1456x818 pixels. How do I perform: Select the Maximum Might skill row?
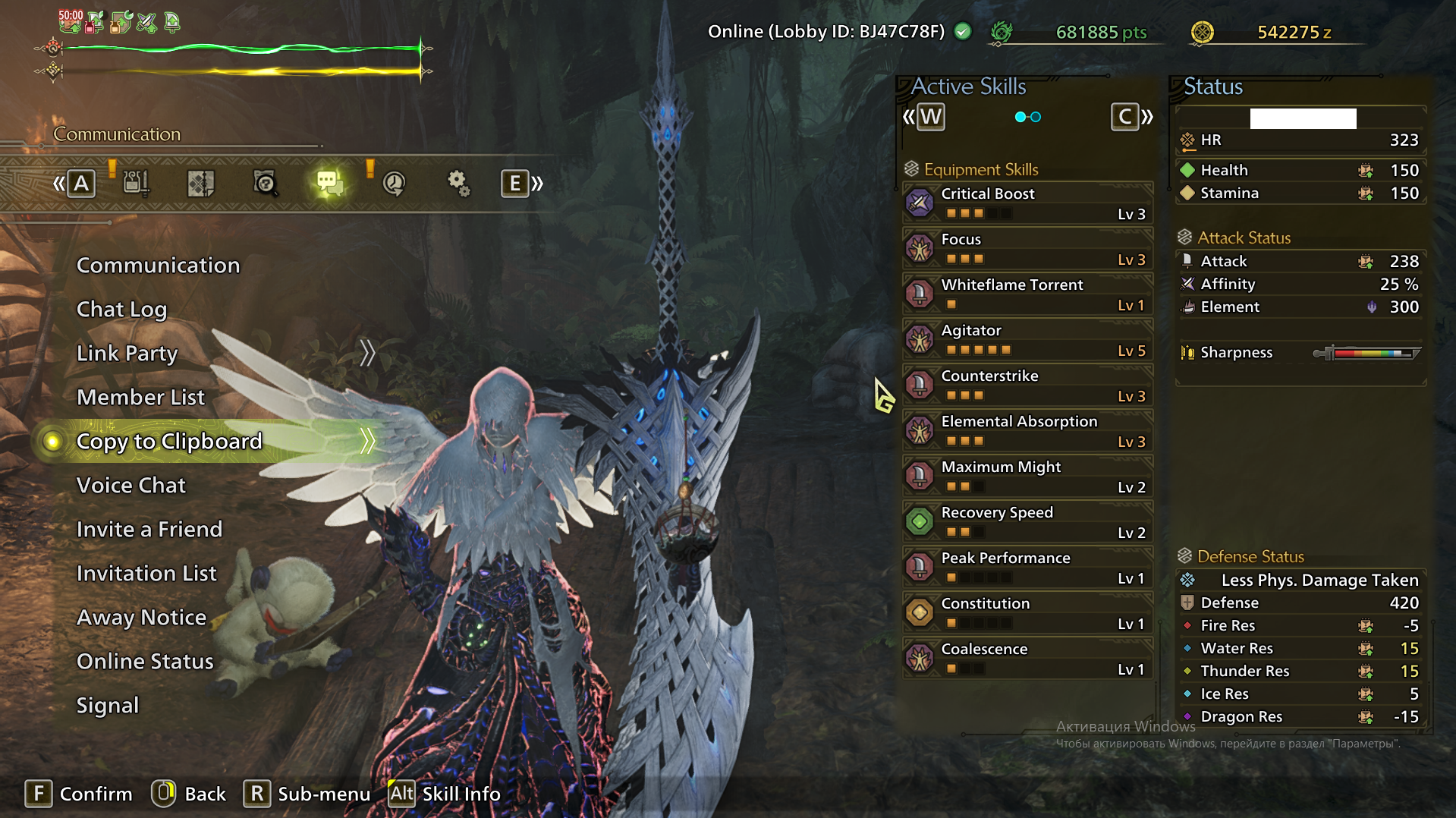click(1028, 477)
